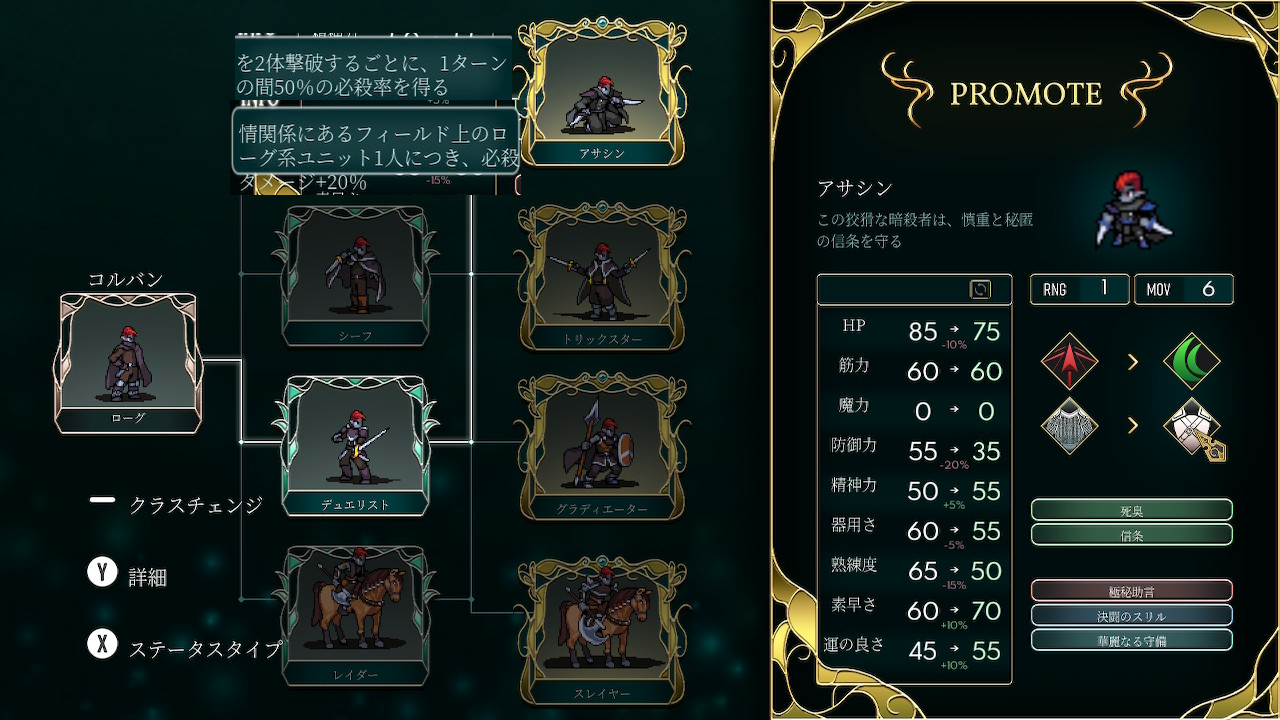
Task: View the 決闘のスリル skill
Action: point(1131,615)
